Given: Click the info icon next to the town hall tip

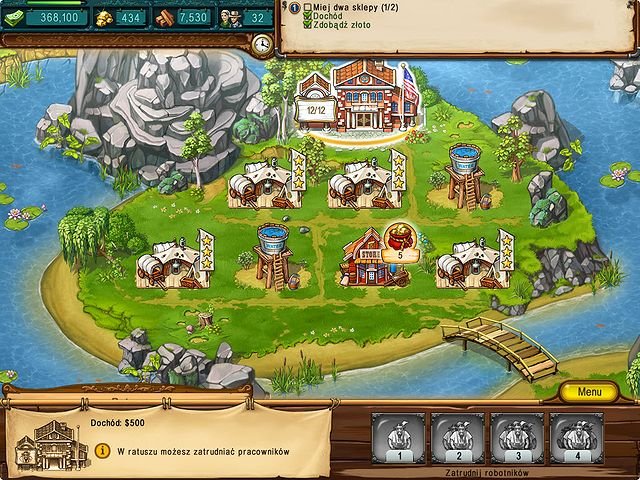Looking at the screenshot, I should click(x=102, y=451).
